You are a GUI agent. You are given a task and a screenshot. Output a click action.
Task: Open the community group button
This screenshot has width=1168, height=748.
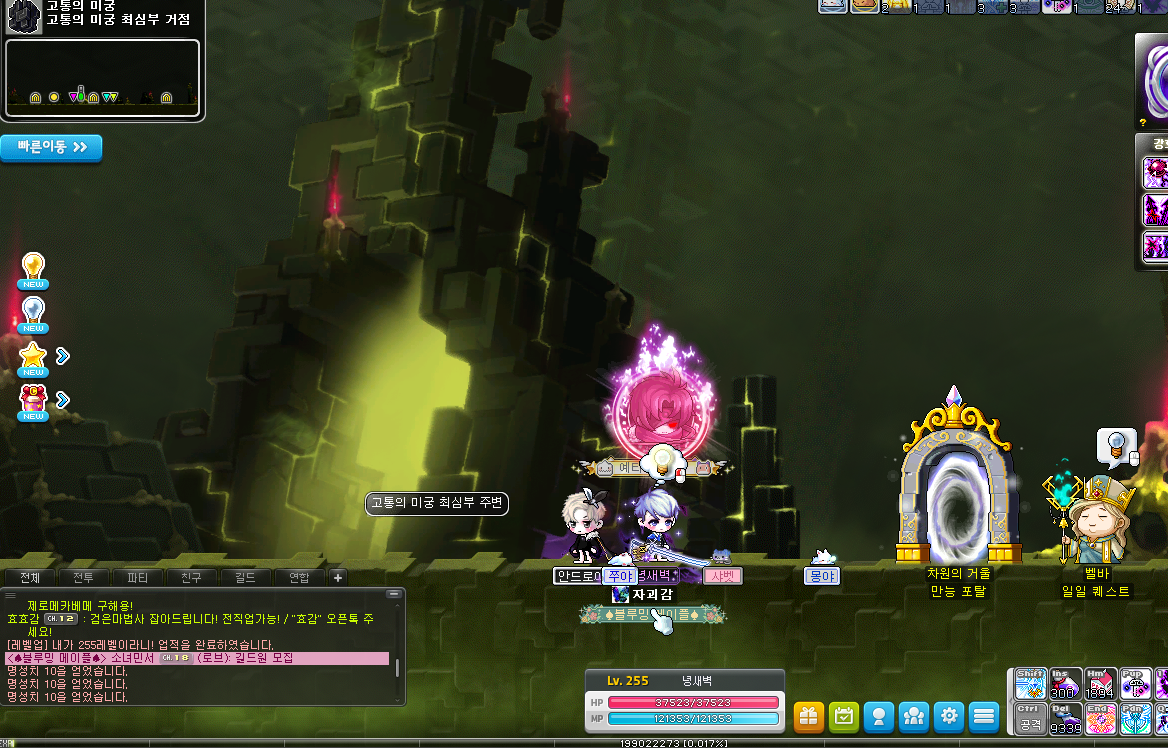tap(913, 716)
